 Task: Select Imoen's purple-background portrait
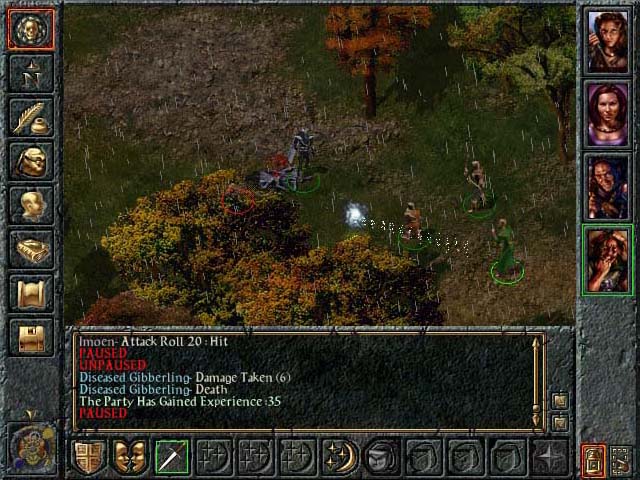click(x=607, y=113)
